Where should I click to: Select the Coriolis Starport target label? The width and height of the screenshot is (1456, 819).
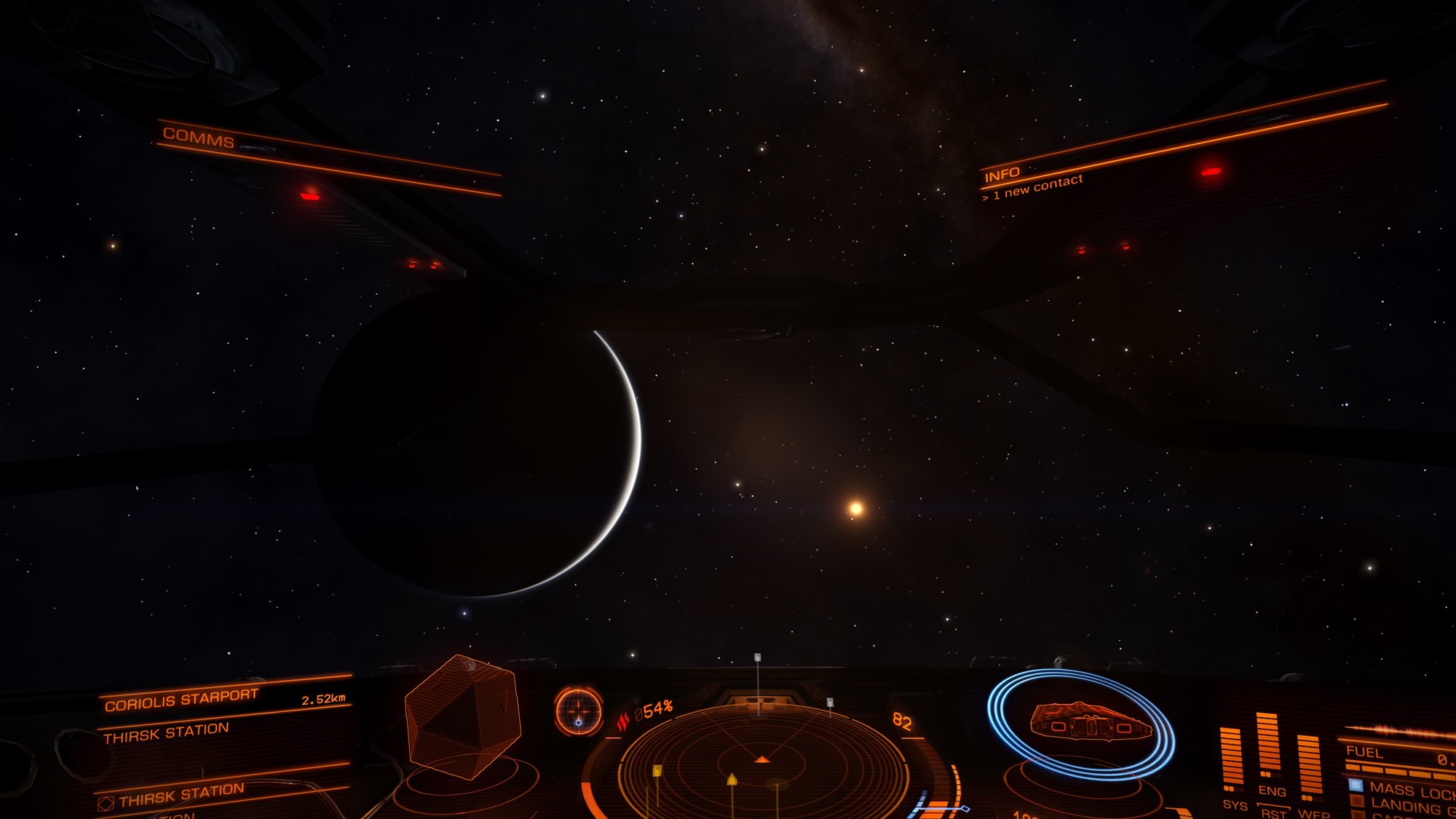point(181,700)
